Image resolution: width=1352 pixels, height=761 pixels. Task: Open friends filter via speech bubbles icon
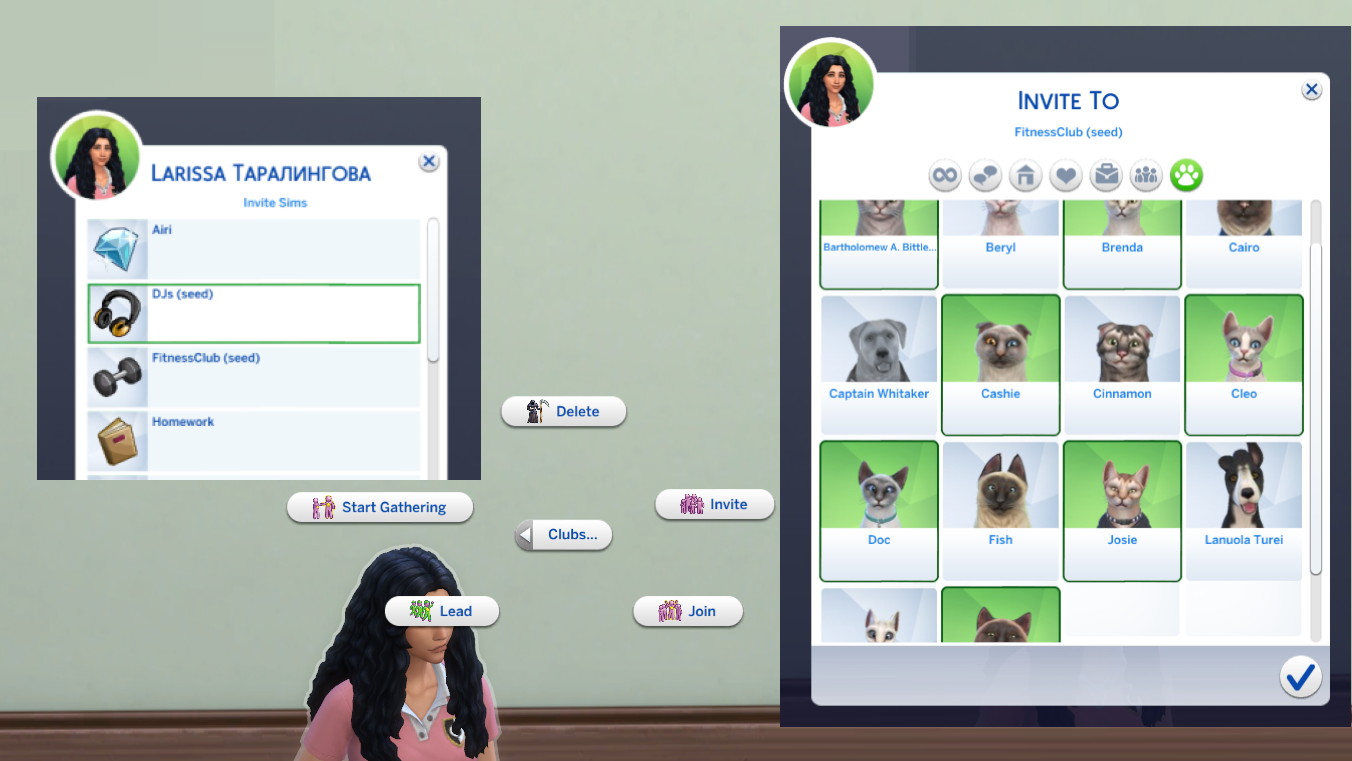(x=984, y=175)
